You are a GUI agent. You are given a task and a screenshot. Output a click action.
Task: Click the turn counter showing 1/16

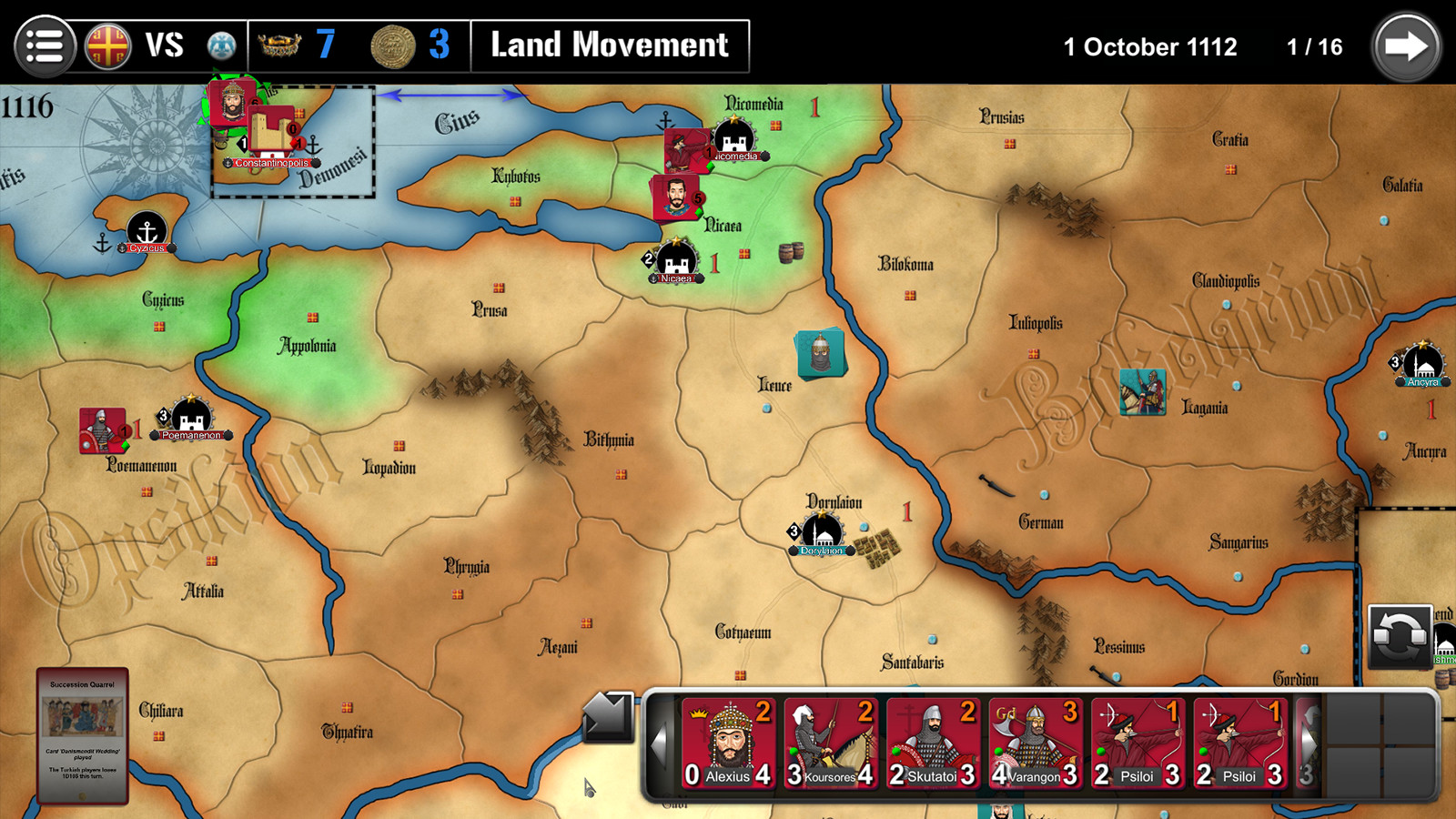point(1314,46)
